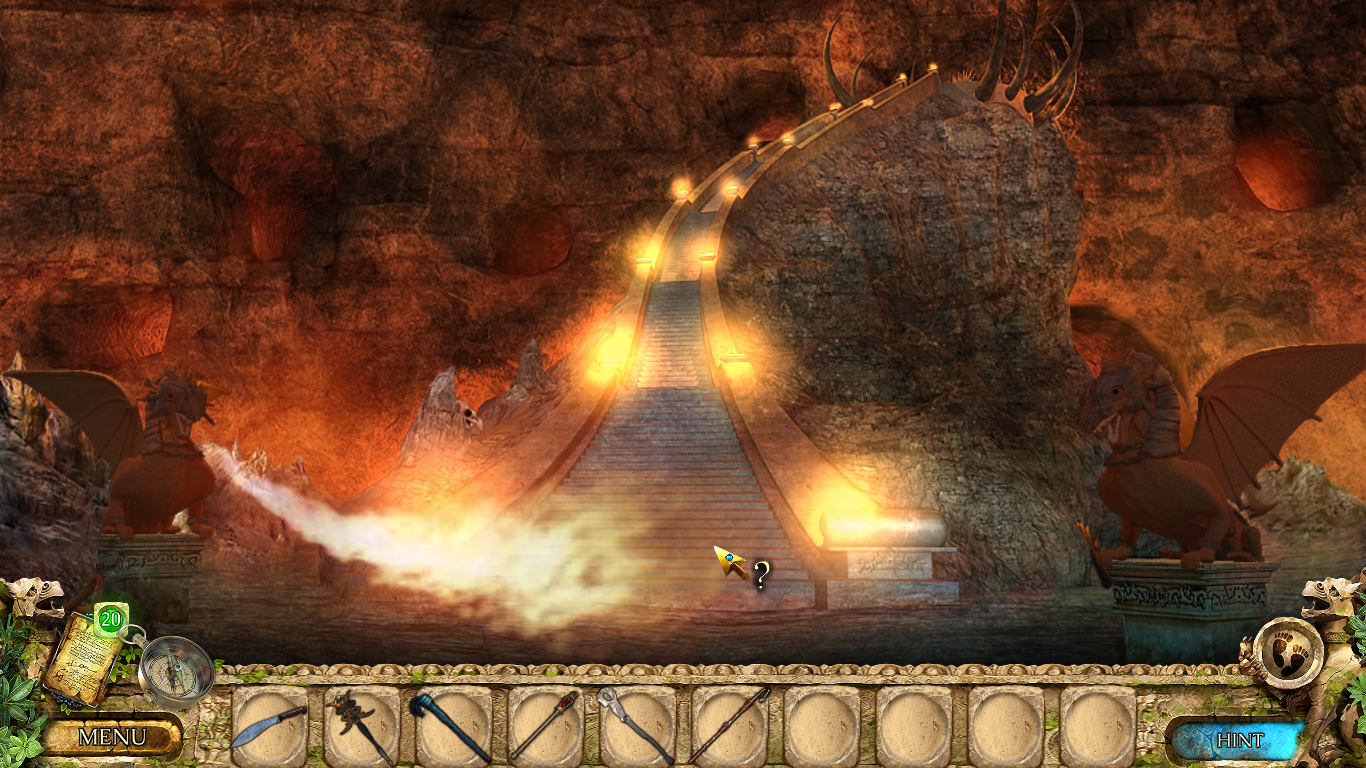This screenshot has height=768, width=1366.
Task: Open the journal parchment page
Action: click(83, 659)
